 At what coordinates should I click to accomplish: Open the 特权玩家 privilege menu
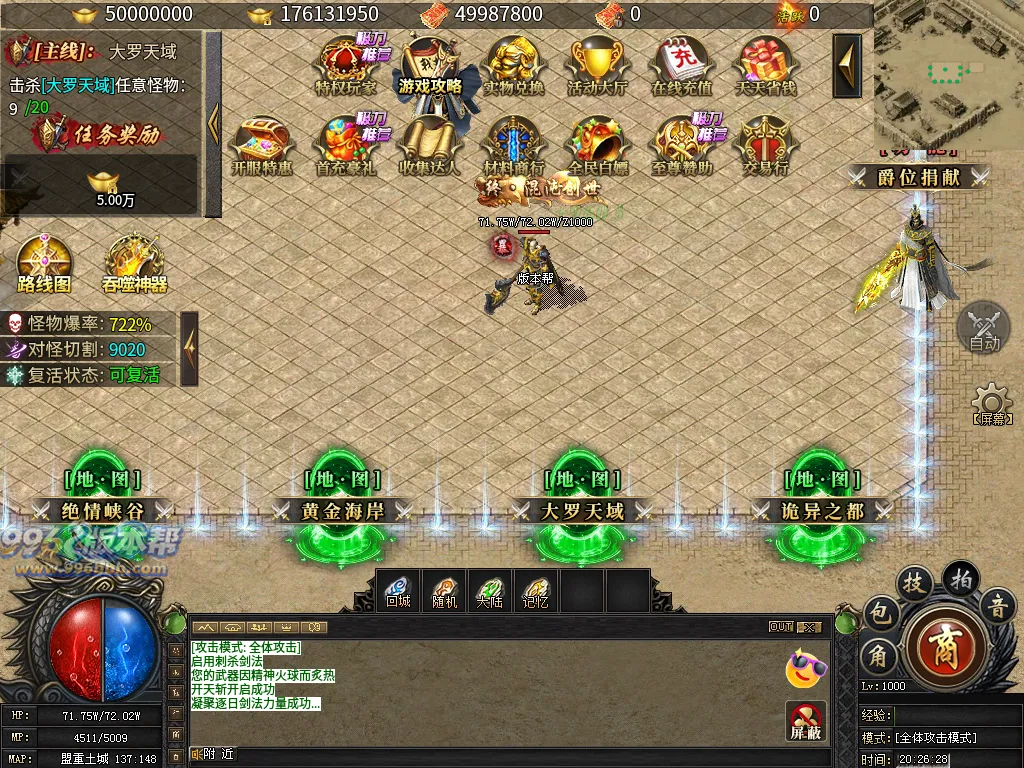346,66
